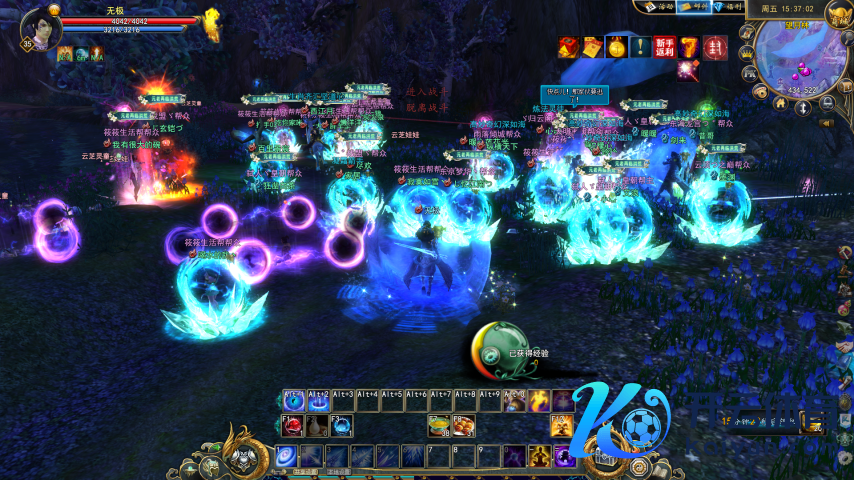Use the red potion in F1 slot
The height and width of the screenshot is (480, 854).
(x=293, y=426)
